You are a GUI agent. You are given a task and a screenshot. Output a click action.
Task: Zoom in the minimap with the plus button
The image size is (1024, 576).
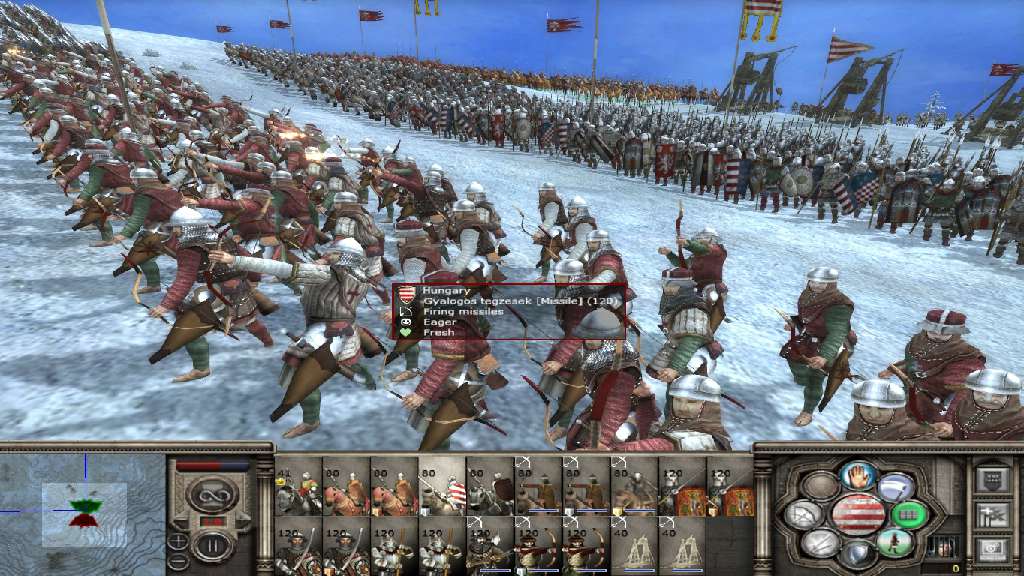click(178, 541)
